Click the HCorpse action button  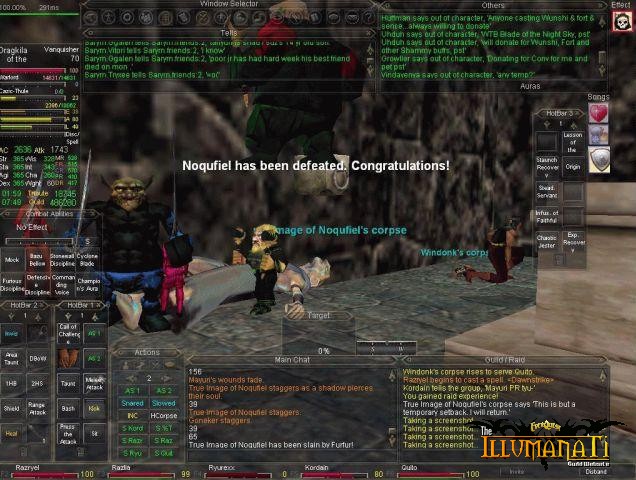[x=164, y=415]
